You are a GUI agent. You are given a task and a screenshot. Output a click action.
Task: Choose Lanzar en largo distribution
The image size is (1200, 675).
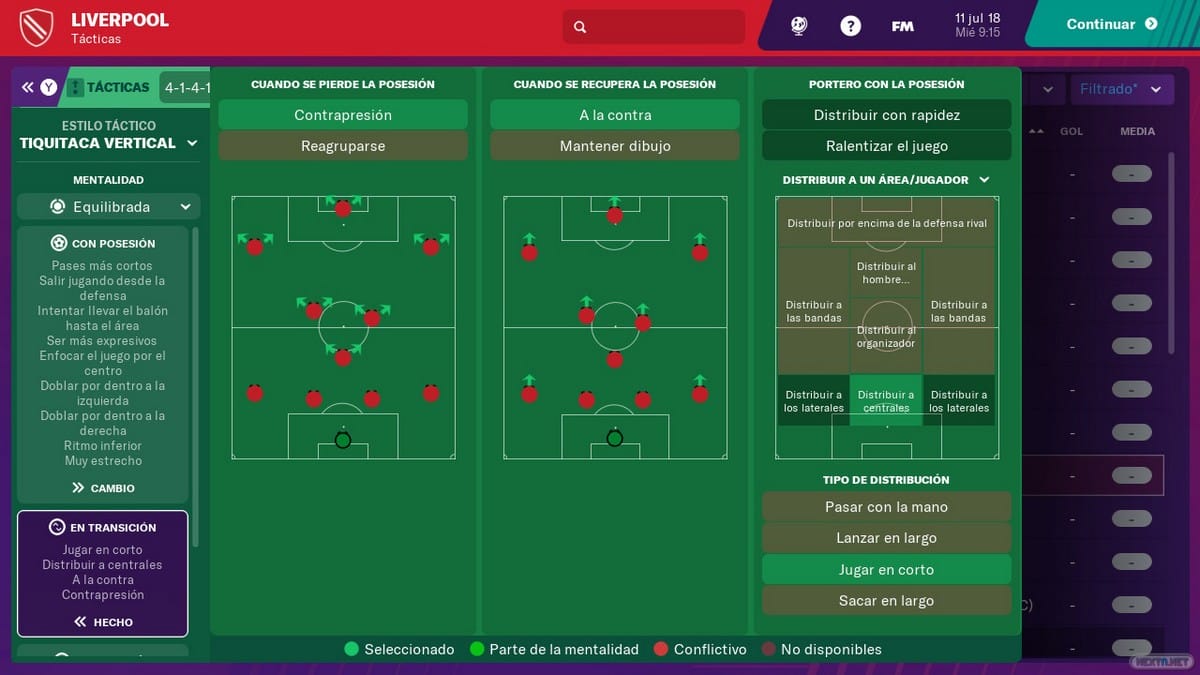click(x=886, y=538)
